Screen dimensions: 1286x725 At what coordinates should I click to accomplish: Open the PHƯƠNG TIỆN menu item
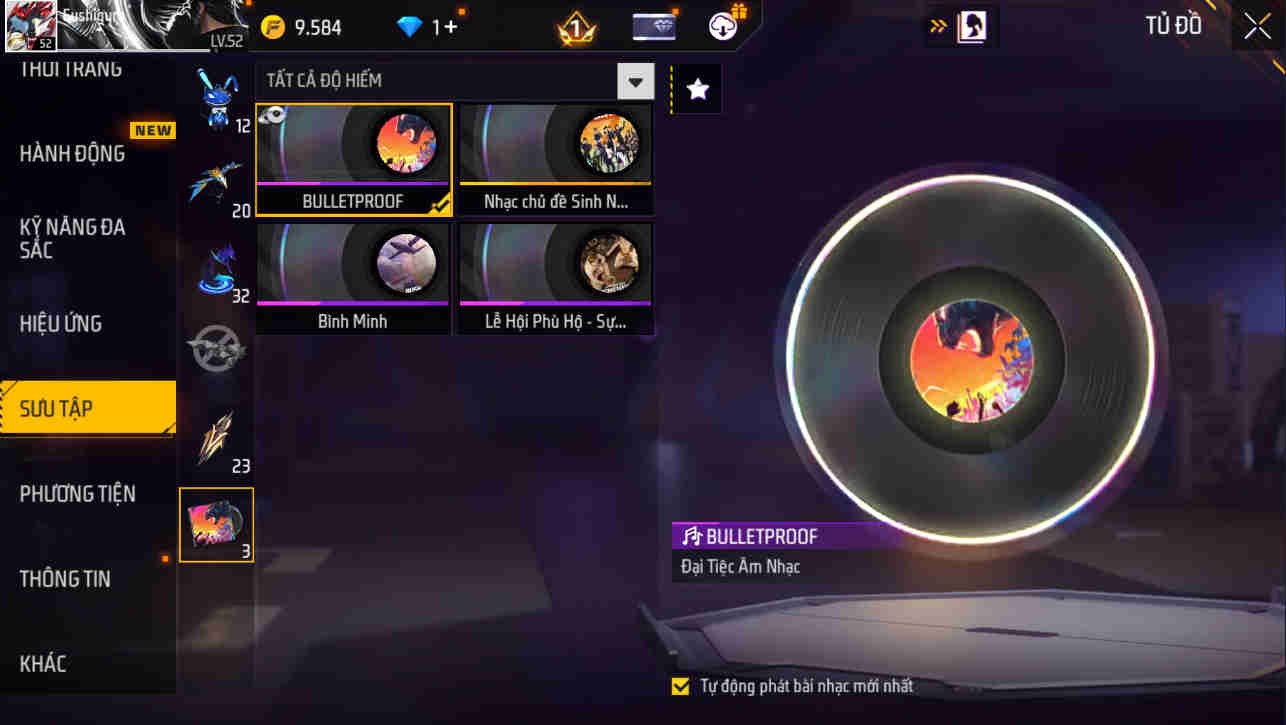(80, 493)
